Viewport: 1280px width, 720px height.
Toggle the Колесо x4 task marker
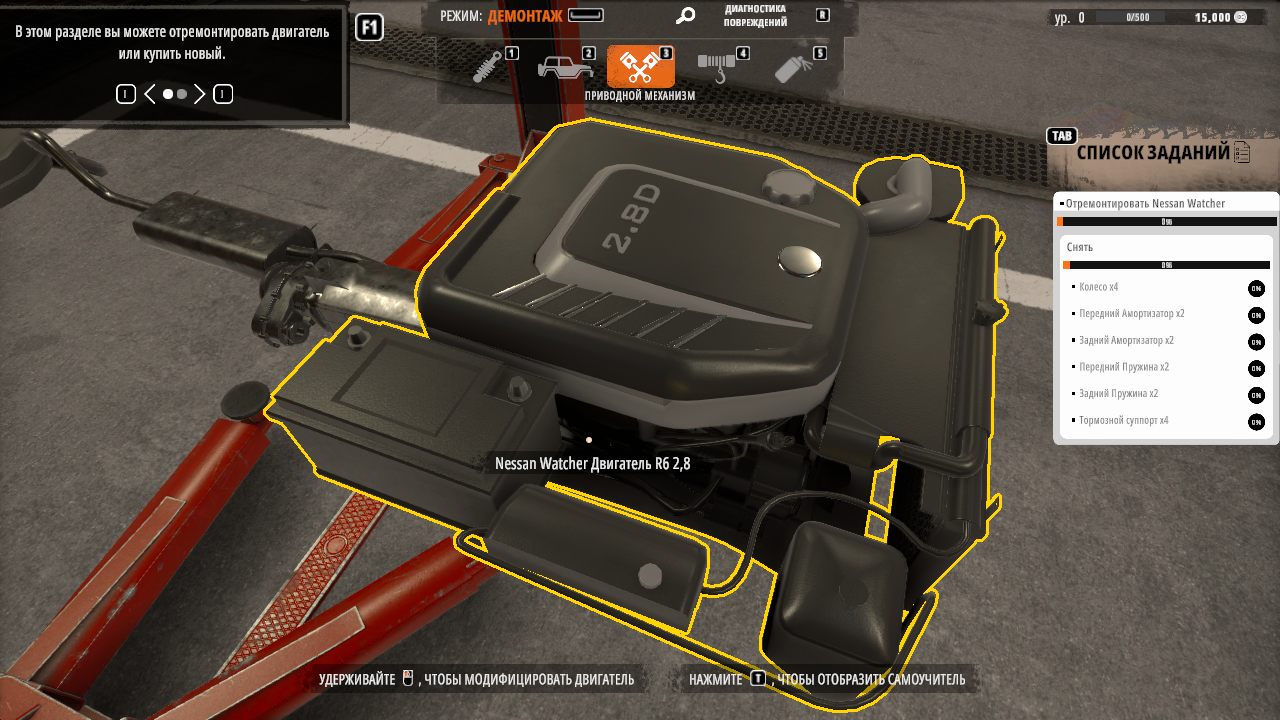[1256, 288]
